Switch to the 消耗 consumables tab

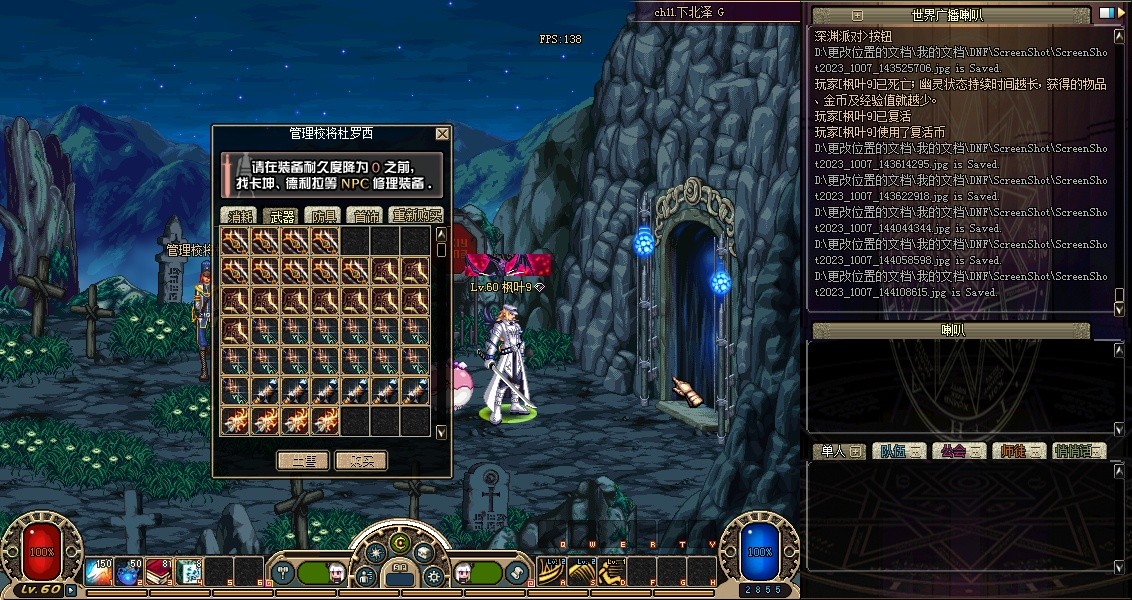[x=239, y=215]
